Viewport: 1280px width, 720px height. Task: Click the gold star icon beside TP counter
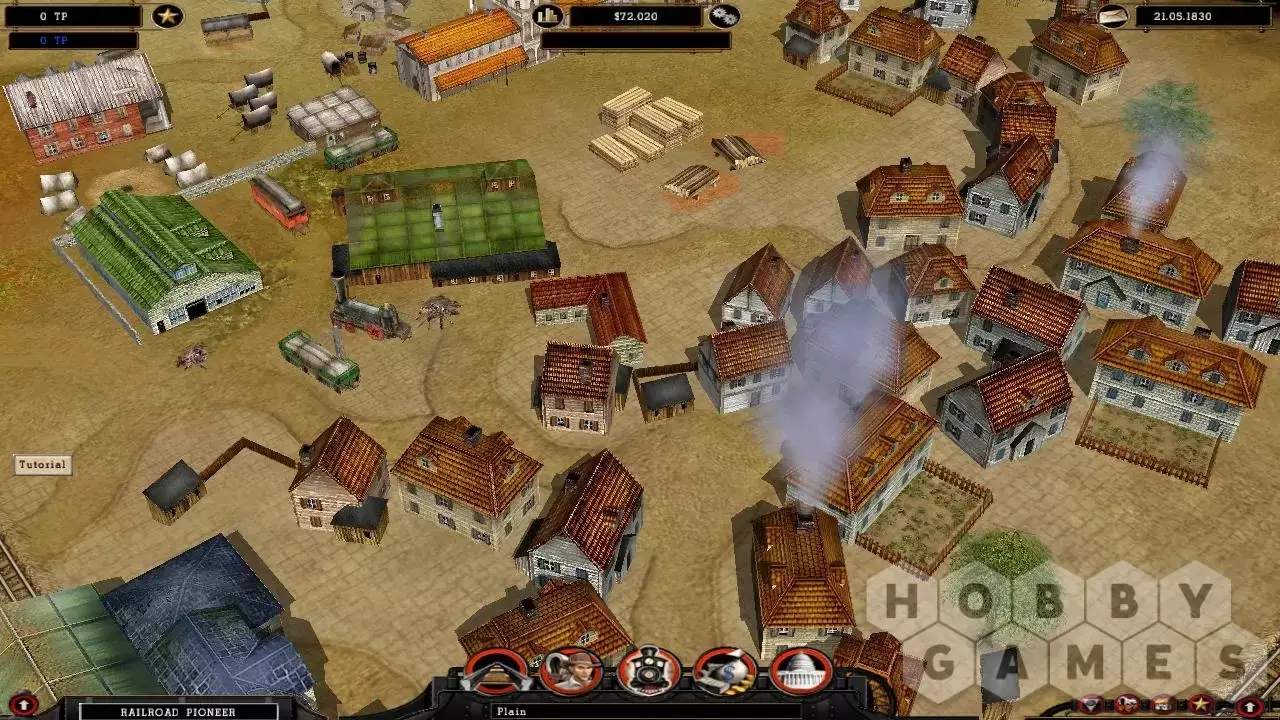(x=167, y=16)
